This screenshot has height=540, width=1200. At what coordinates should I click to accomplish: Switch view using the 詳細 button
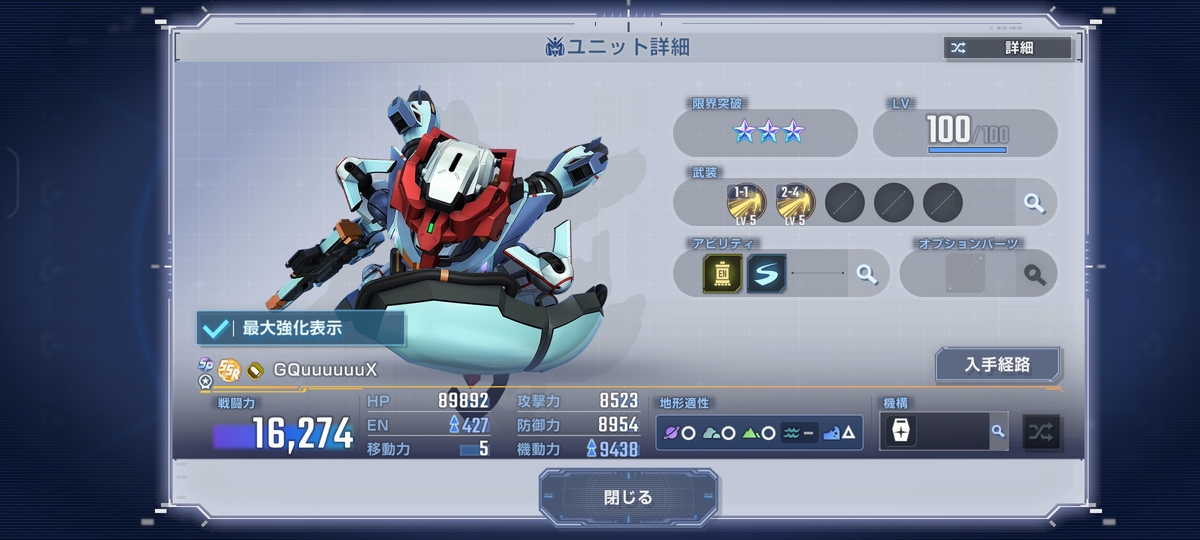[x=1007, y=48]
